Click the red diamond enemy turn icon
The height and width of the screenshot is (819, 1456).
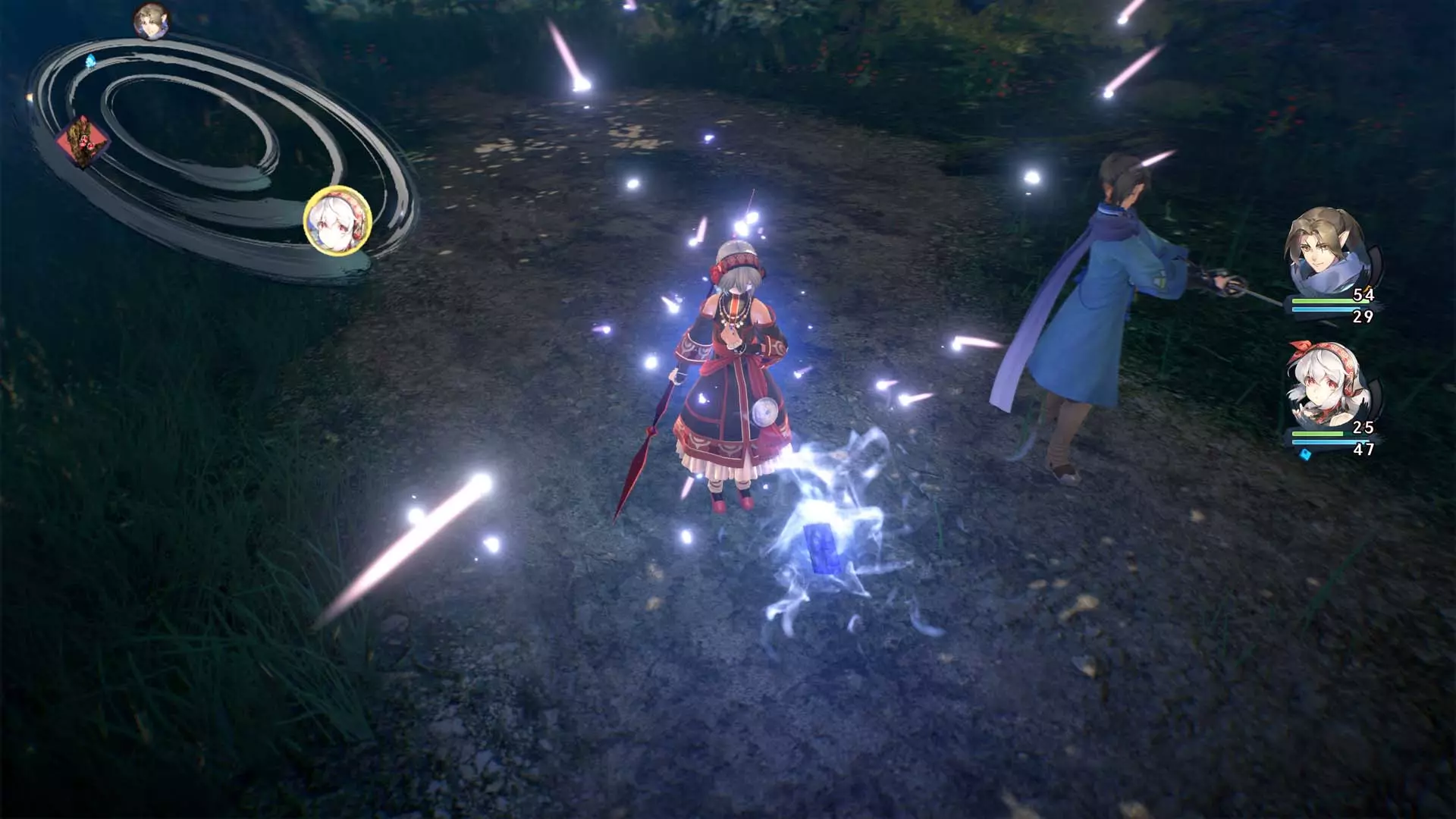click(x=83, y=141)
